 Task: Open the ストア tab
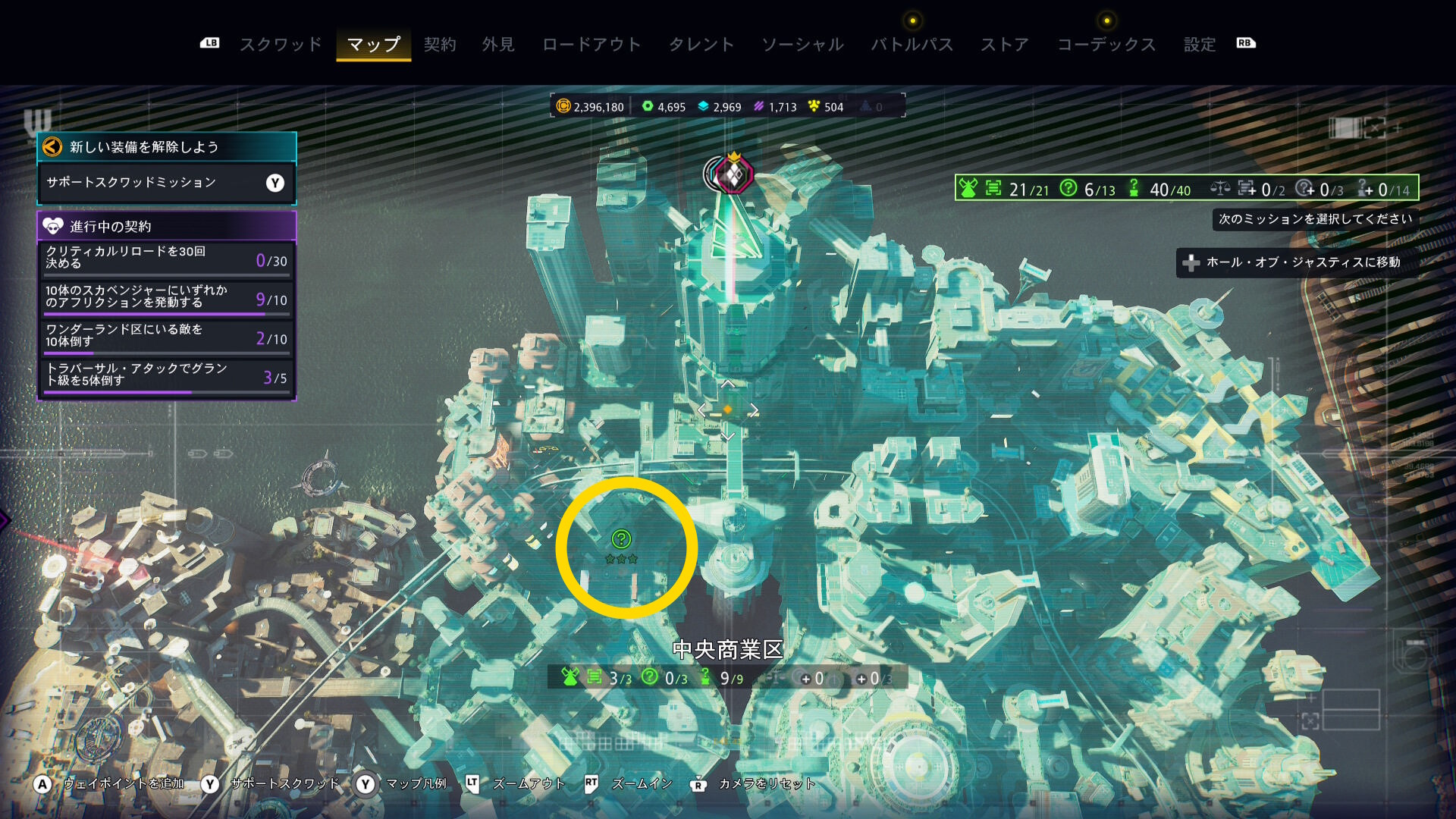[1005, 45]
